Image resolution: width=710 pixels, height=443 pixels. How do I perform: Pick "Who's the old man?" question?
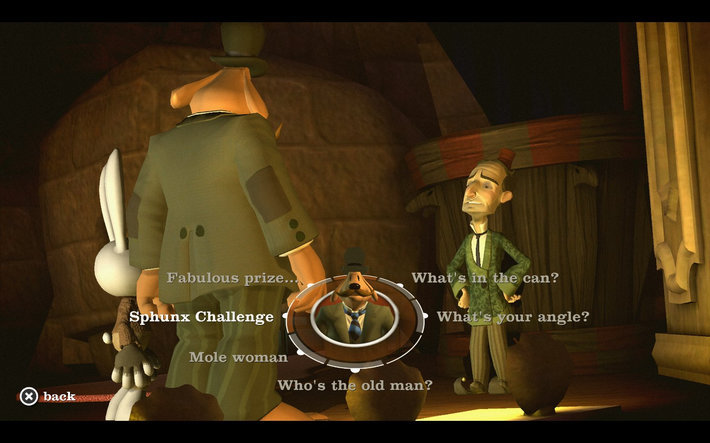[x=354, y=385]
